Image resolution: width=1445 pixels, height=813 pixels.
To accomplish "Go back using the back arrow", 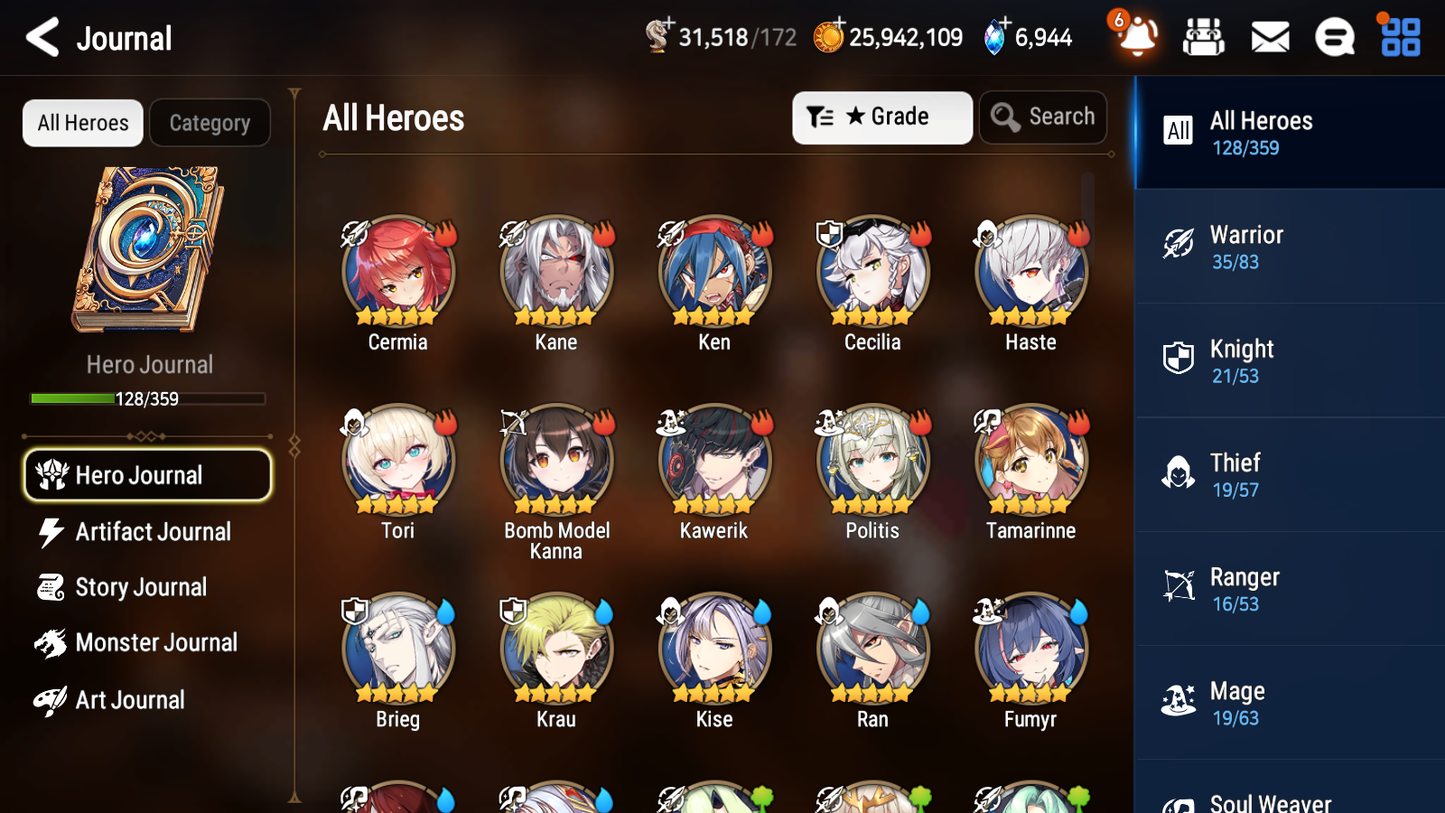I will 42,36.
